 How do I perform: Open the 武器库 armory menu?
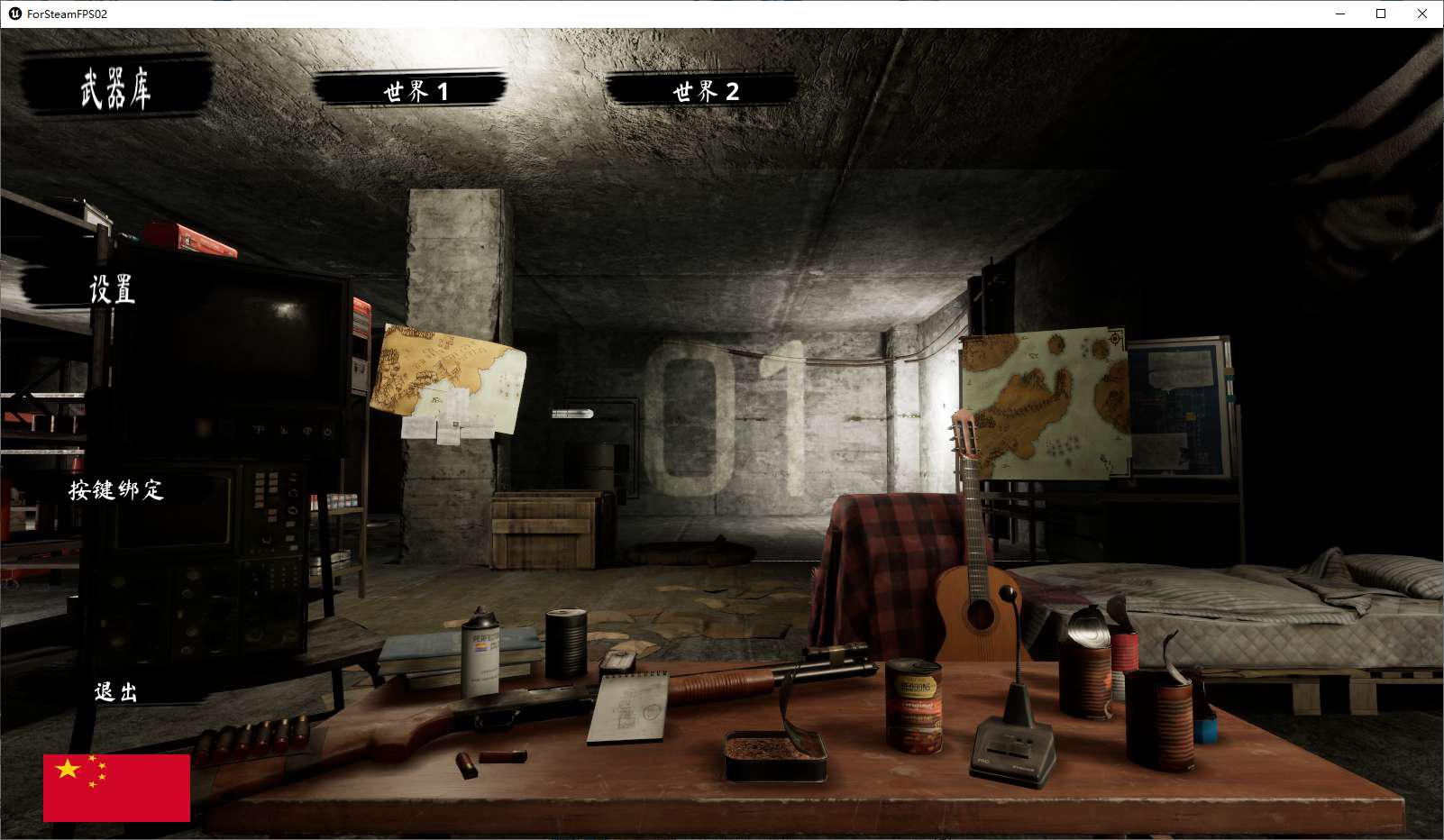pyautogui.click(x=115, y=88)
